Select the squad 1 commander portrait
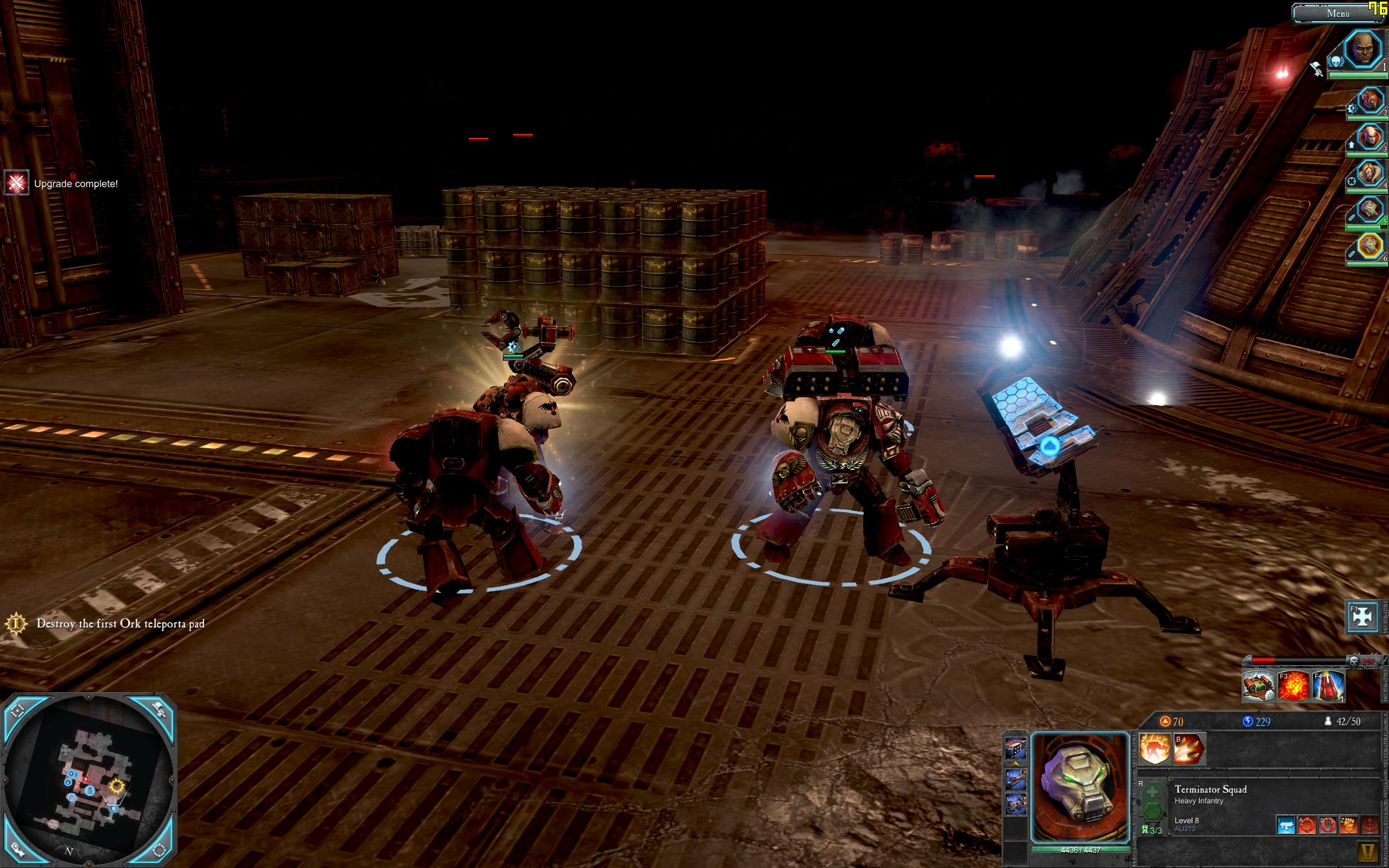Viewport: 1389px width, 868px height. coord(1362,50)
